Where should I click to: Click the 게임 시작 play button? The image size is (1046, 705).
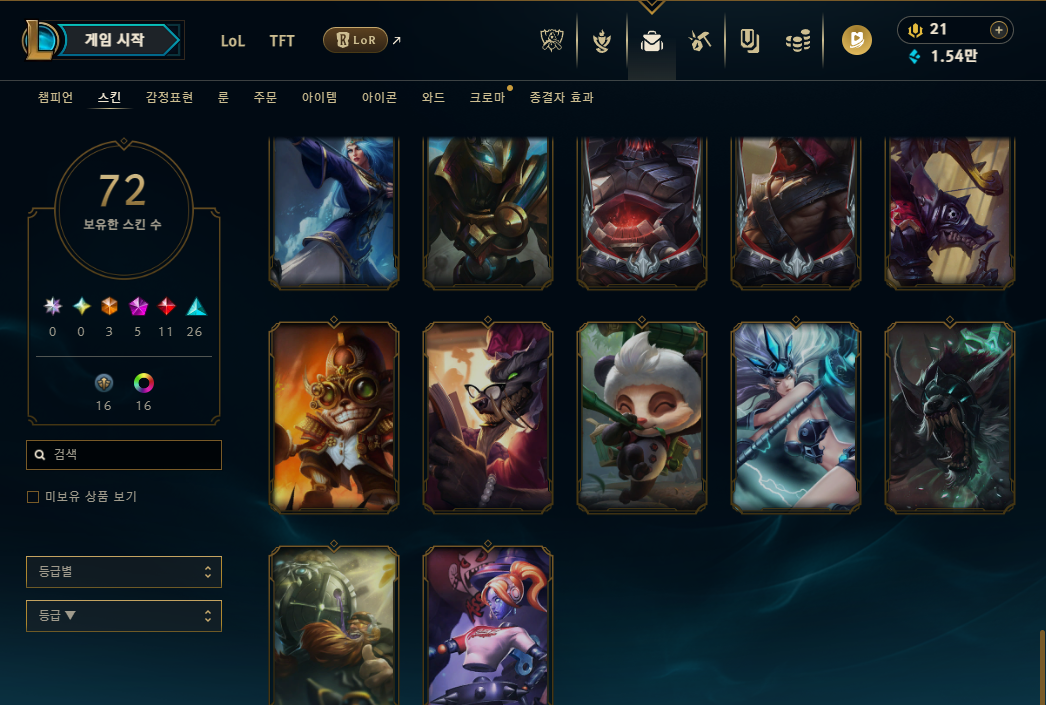[114, 41]
